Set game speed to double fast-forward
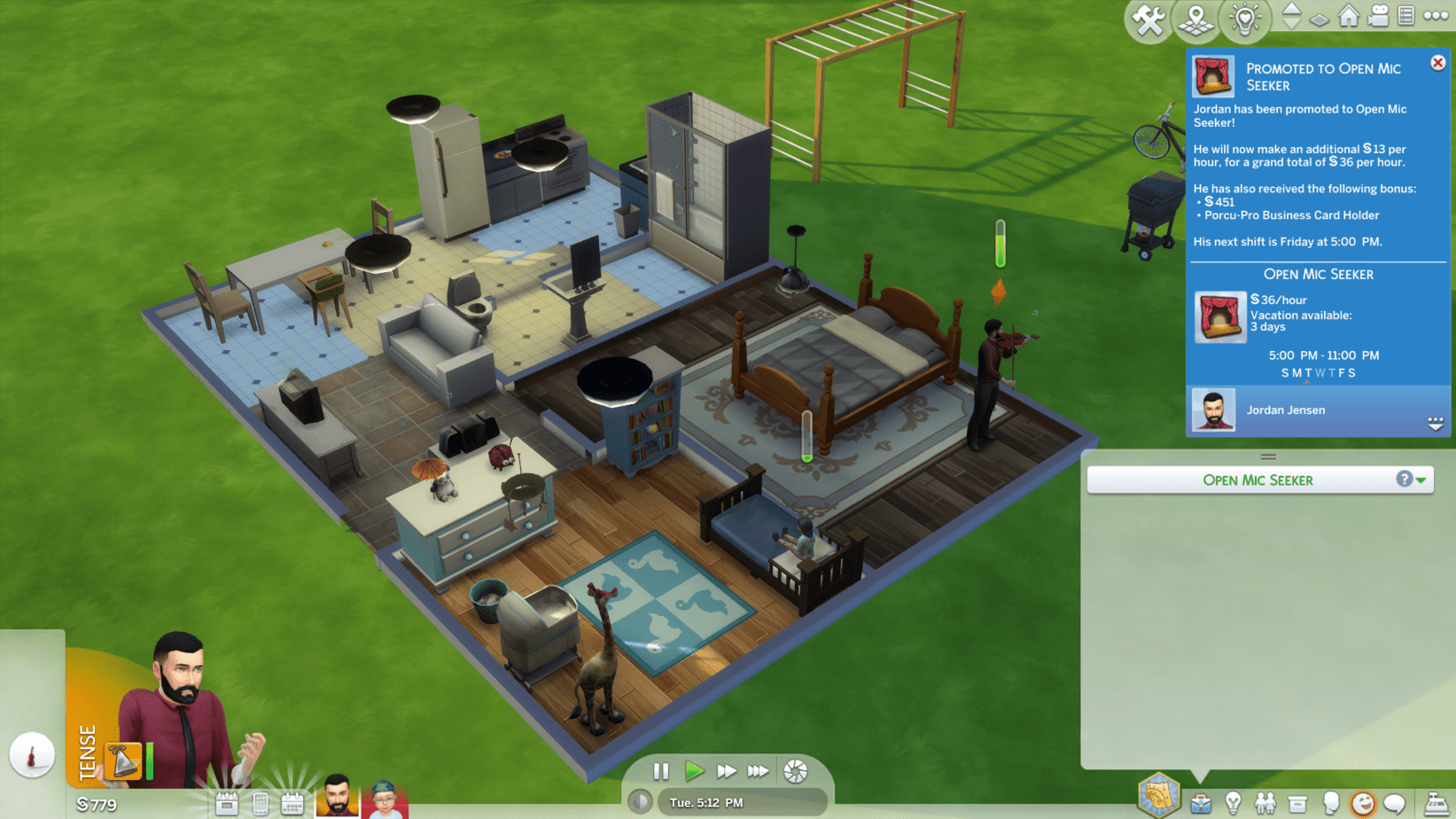Screen dimensions: 1456x819 point(727,771)
